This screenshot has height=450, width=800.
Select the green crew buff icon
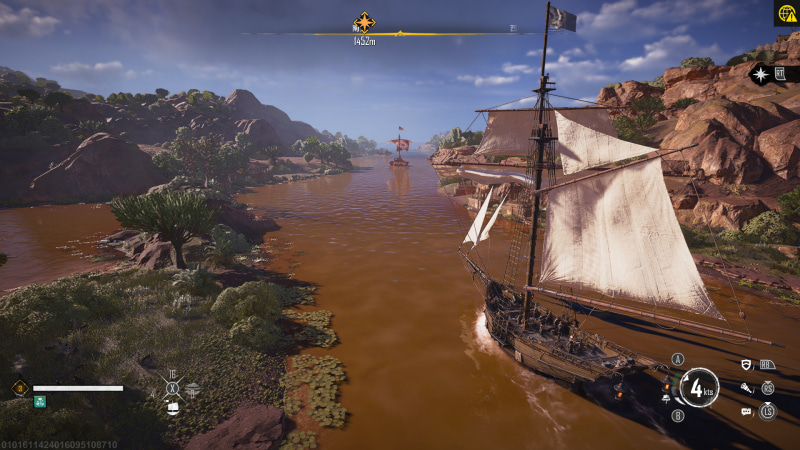click(x=40, y=402)
